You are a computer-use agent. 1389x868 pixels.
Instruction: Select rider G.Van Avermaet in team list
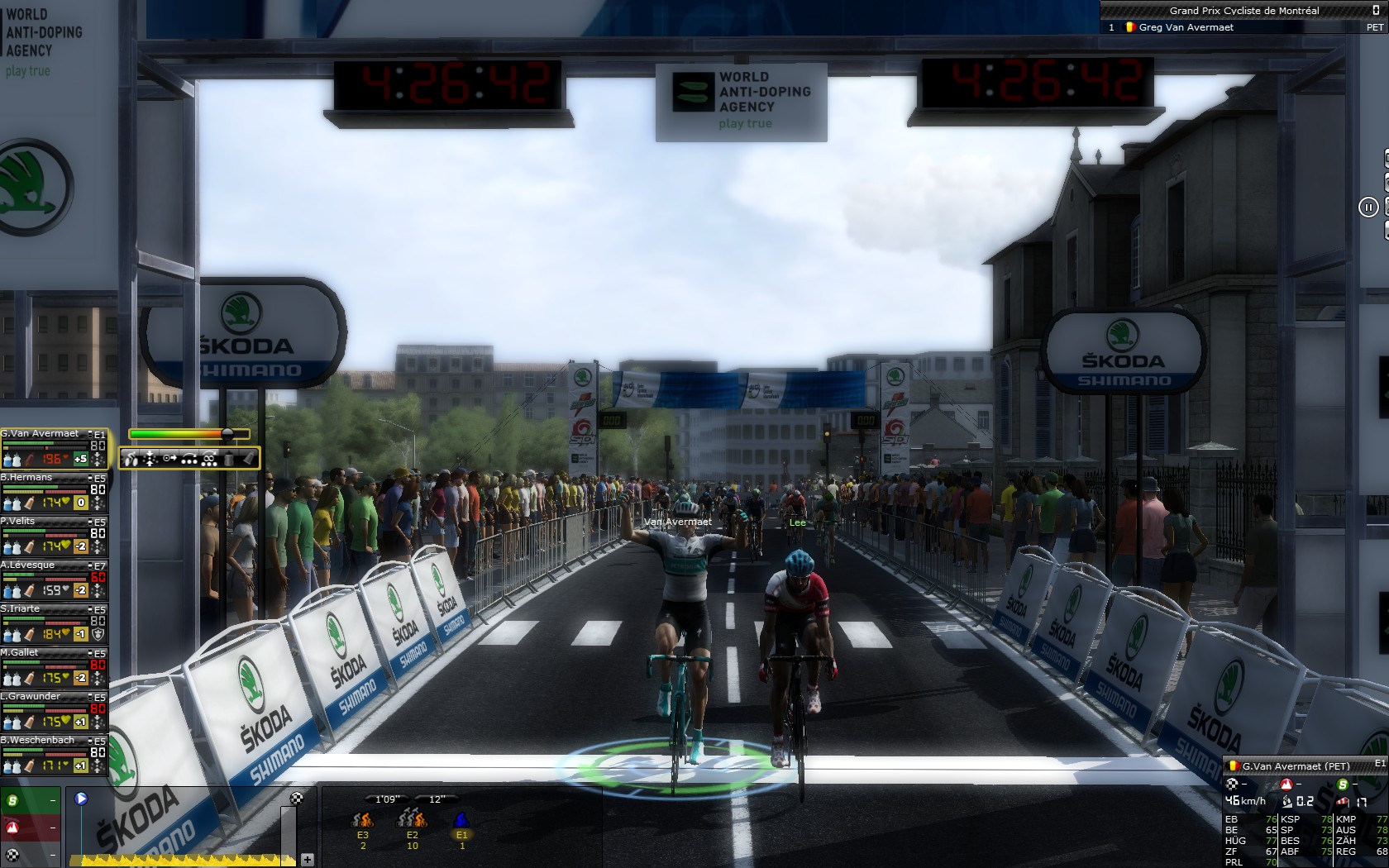pyautogui.click(x=41, y=434)
